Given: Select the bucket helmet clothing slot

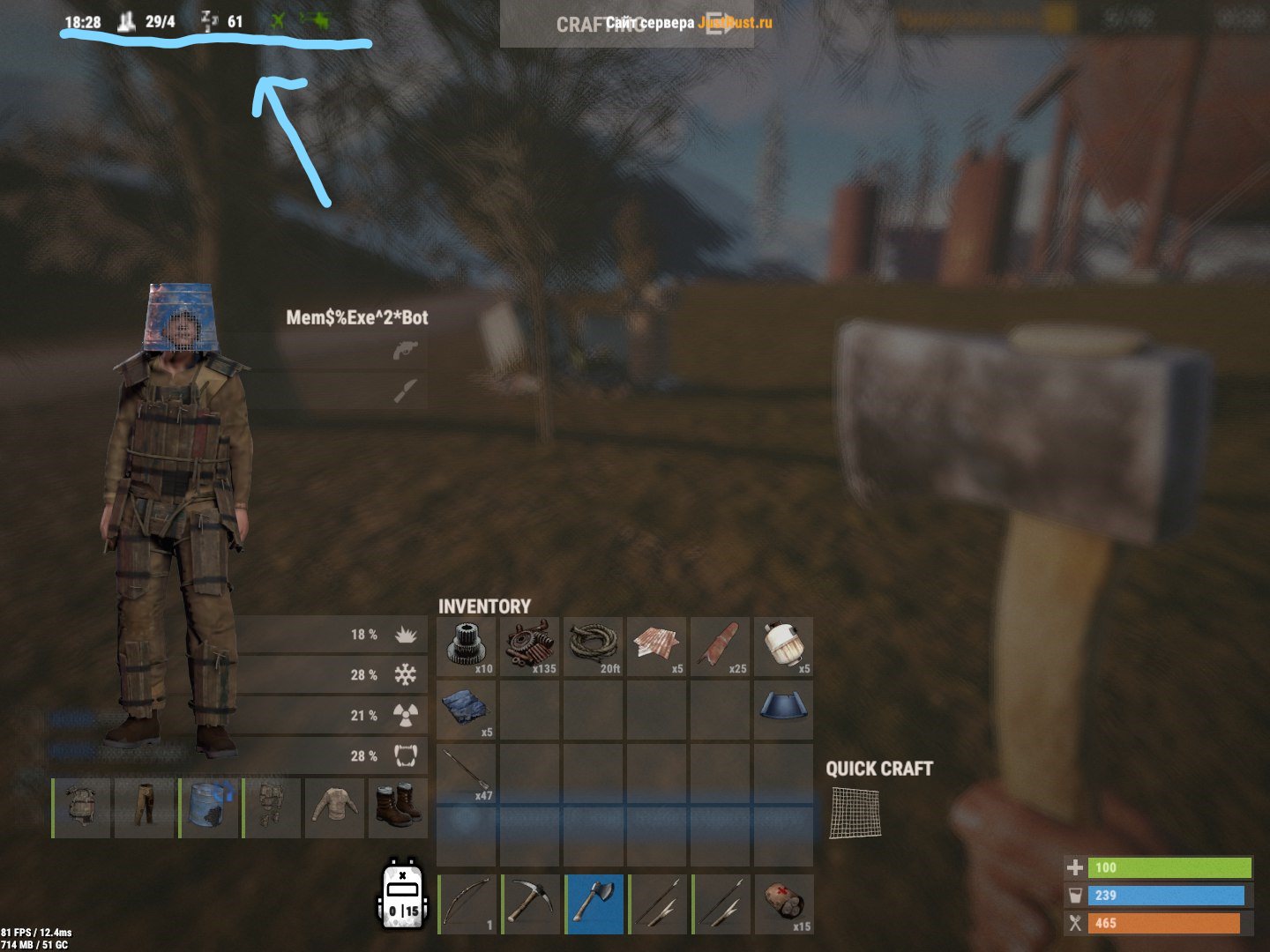Looking at the screenshot, I should point(209,807).
